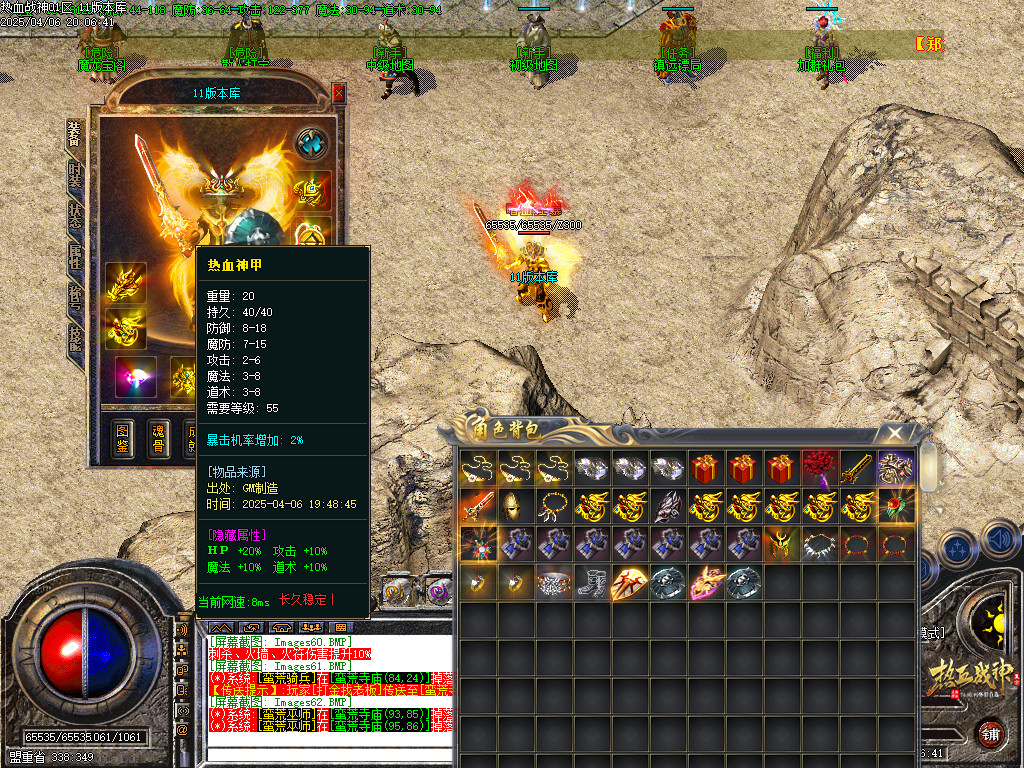
Task: Click the teal cross emblem in equipment panel
Action: [x=313, y=142]
